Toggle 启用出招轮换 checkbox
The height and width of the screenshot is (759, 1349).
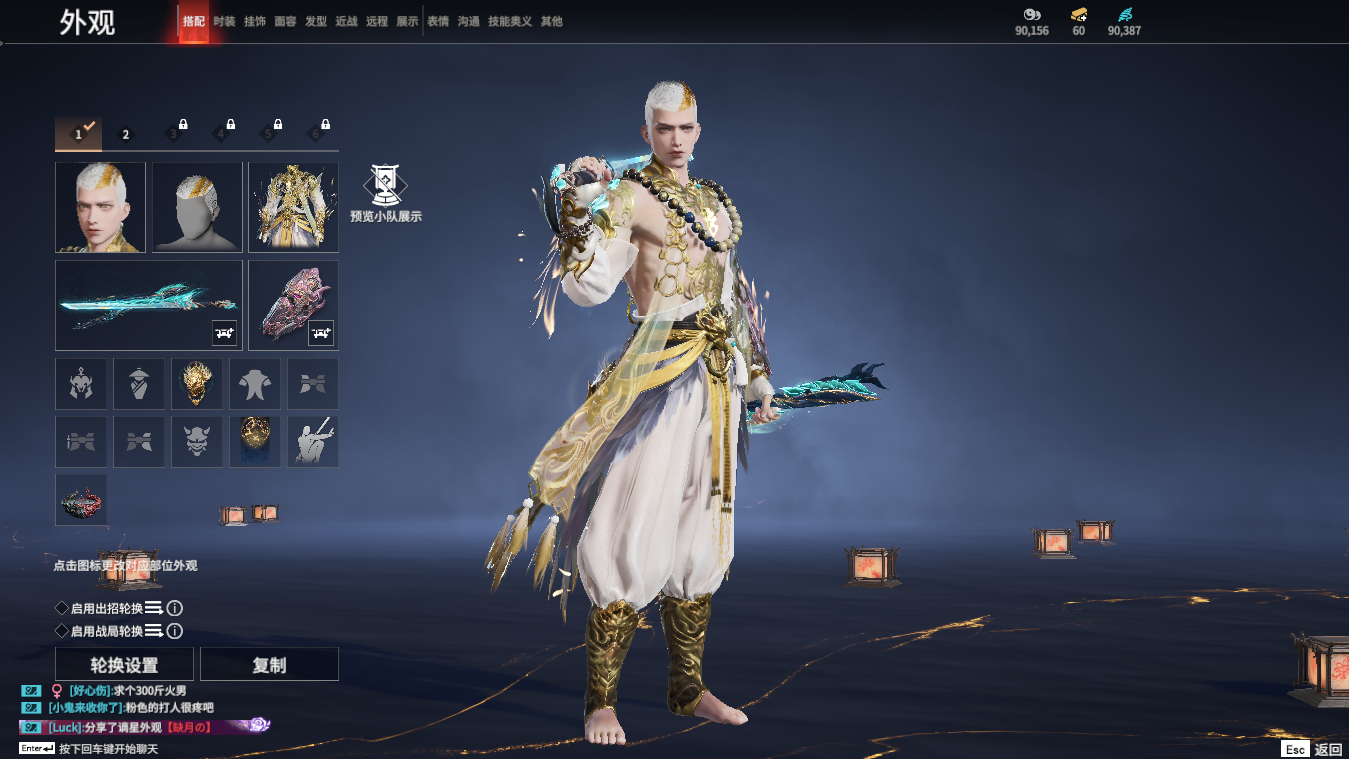62,608
